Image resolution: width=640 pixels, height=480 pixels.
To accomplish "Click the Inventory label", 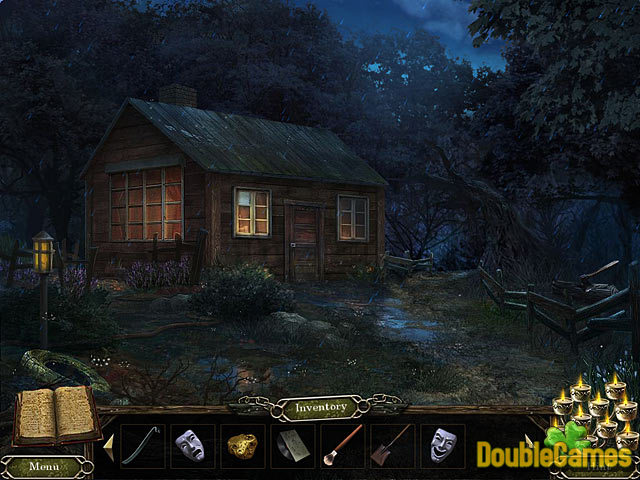I will pos(319,407).
